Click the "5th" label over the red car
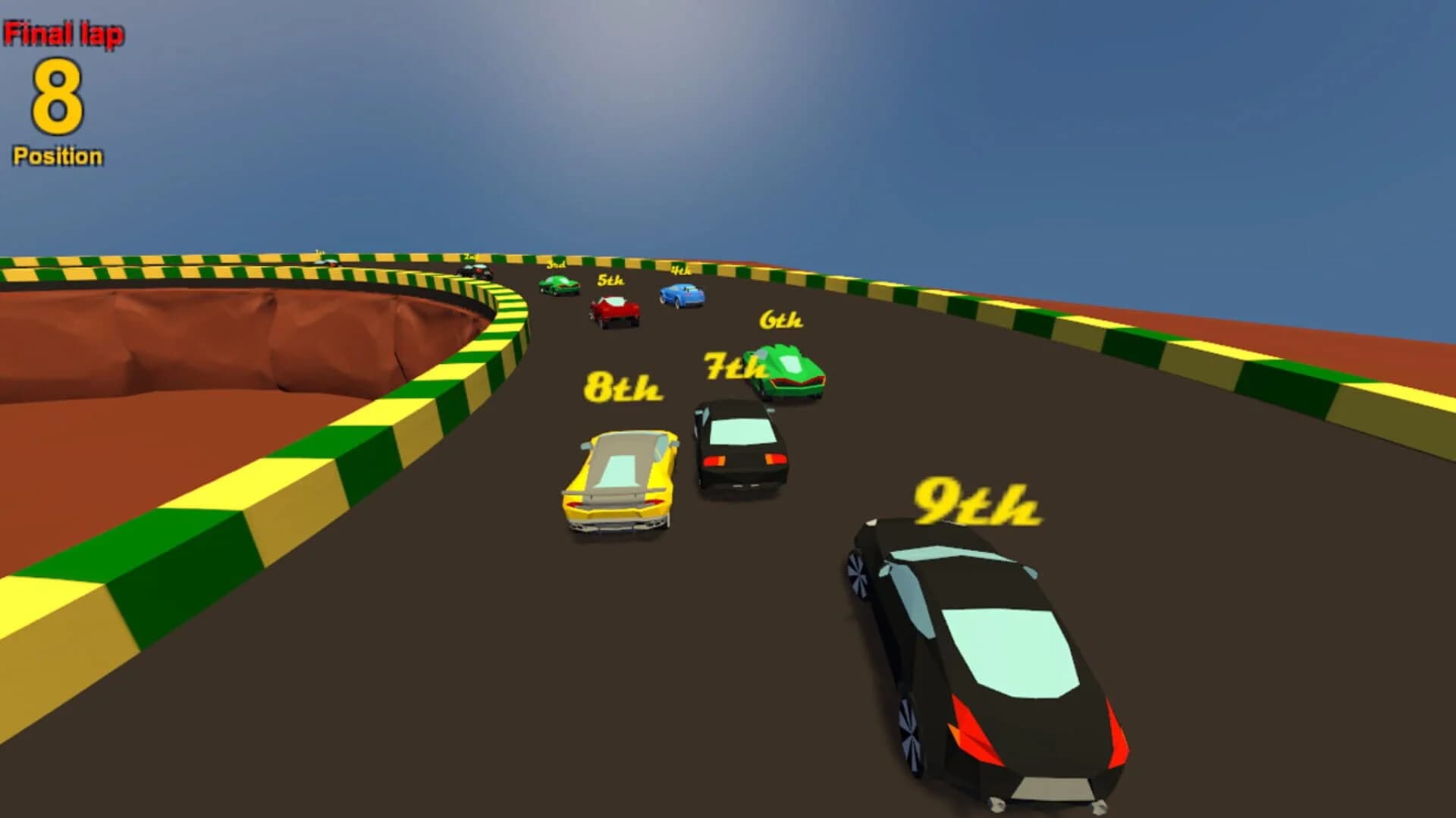The width and height of the screenshot is (1456, 818). pyautogui.click(x=611, y=281)
